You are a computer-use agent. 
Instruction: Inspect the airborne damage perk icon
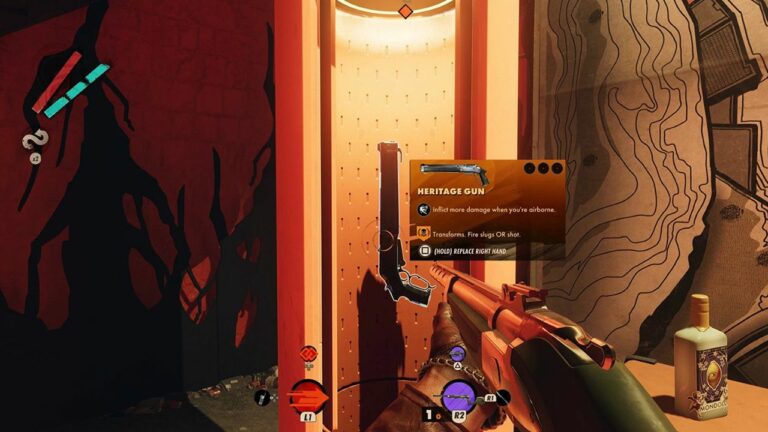coord(424,210)
